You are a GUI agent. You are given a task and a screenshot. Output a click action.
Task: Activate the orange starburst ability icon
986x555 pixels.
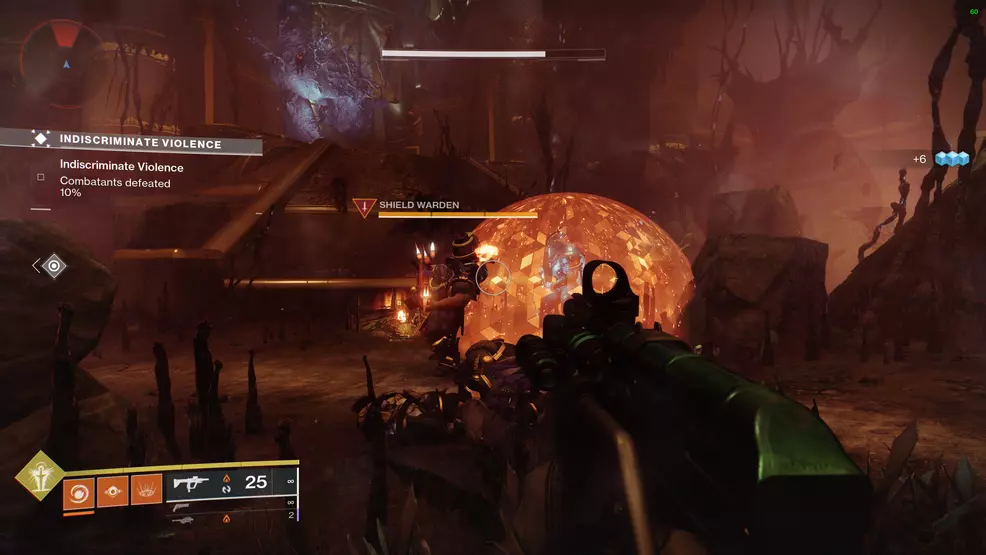[146, 490]
